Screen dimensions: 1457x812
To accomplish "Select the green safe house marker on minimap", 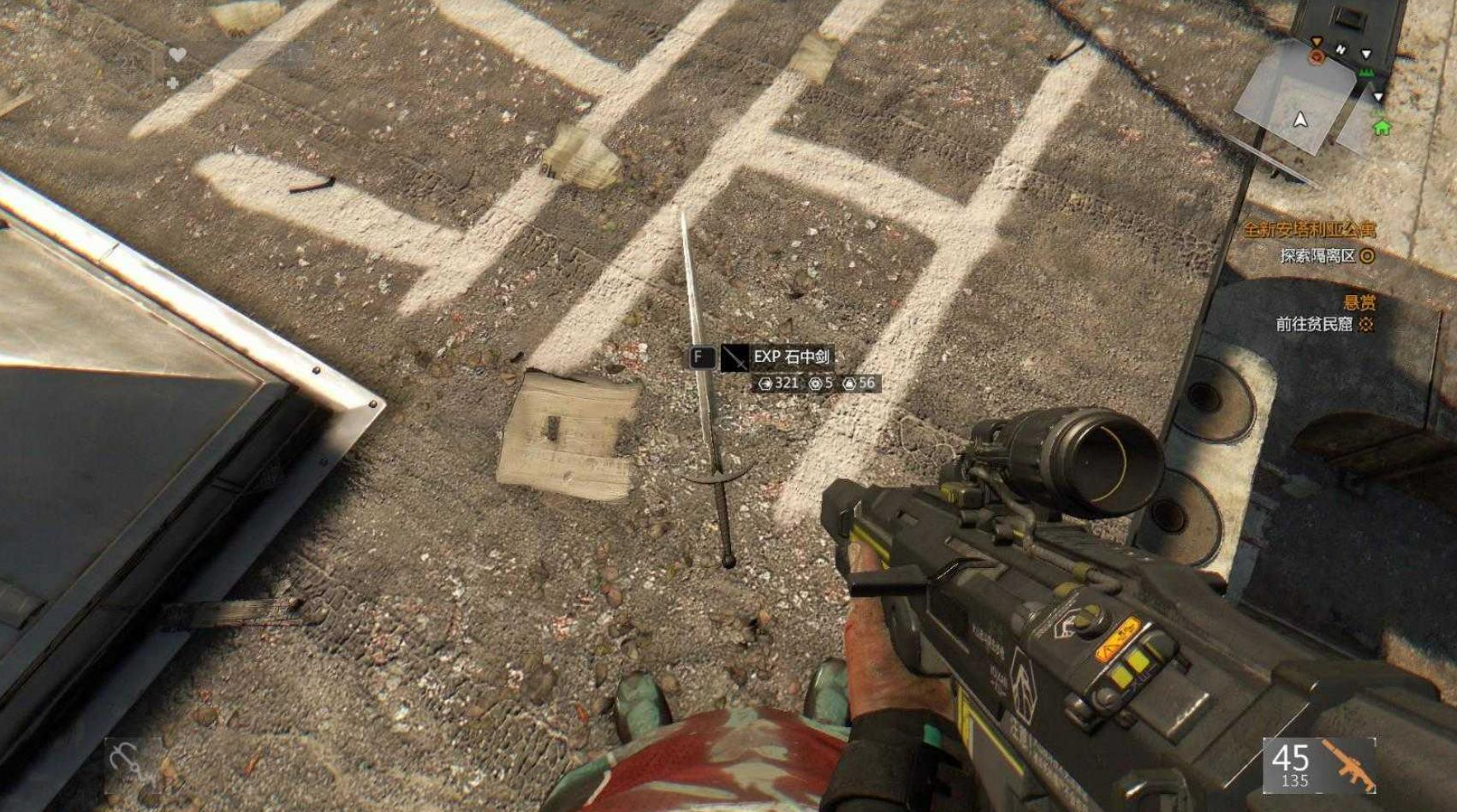I will click(x=1381, y=127).
